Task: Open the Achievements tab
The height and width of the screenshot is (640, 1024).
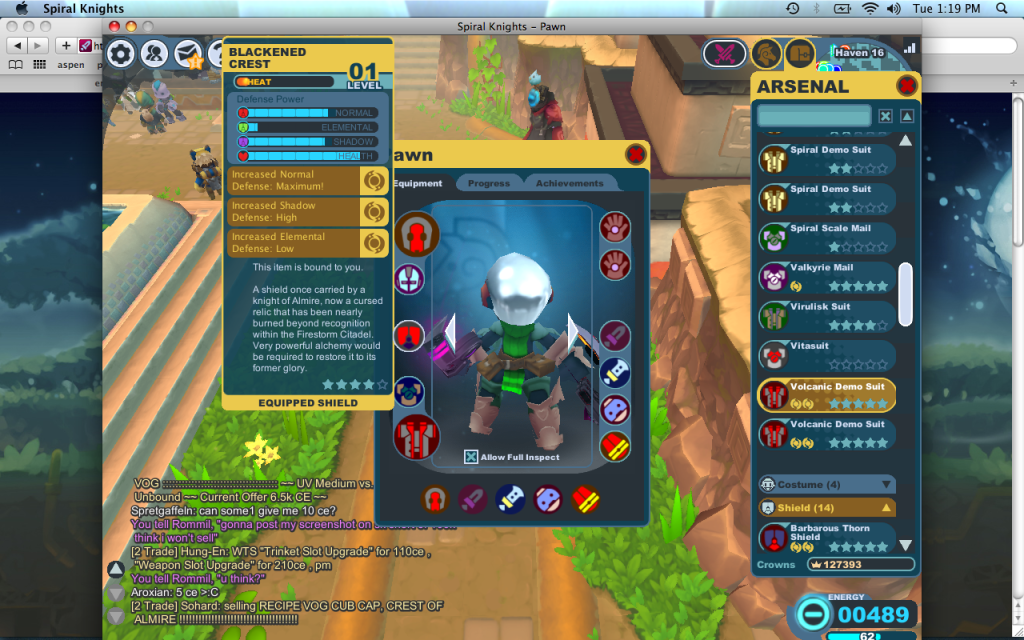Action: point(569,183)
